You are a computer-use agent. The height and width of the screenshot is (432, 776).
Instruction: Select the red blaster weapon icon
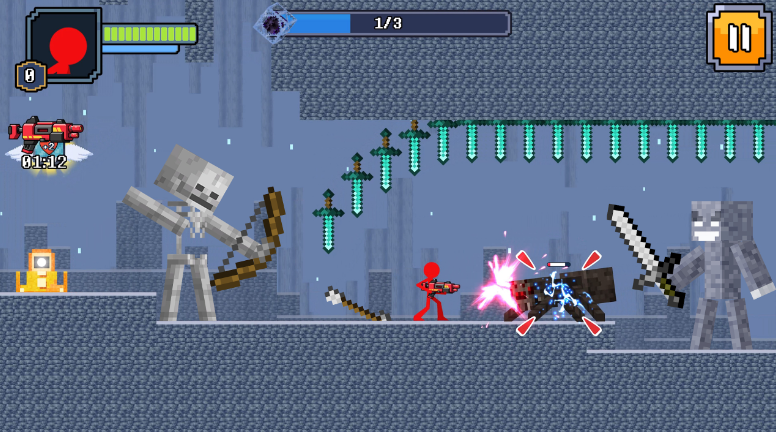[x=45, y=133]
